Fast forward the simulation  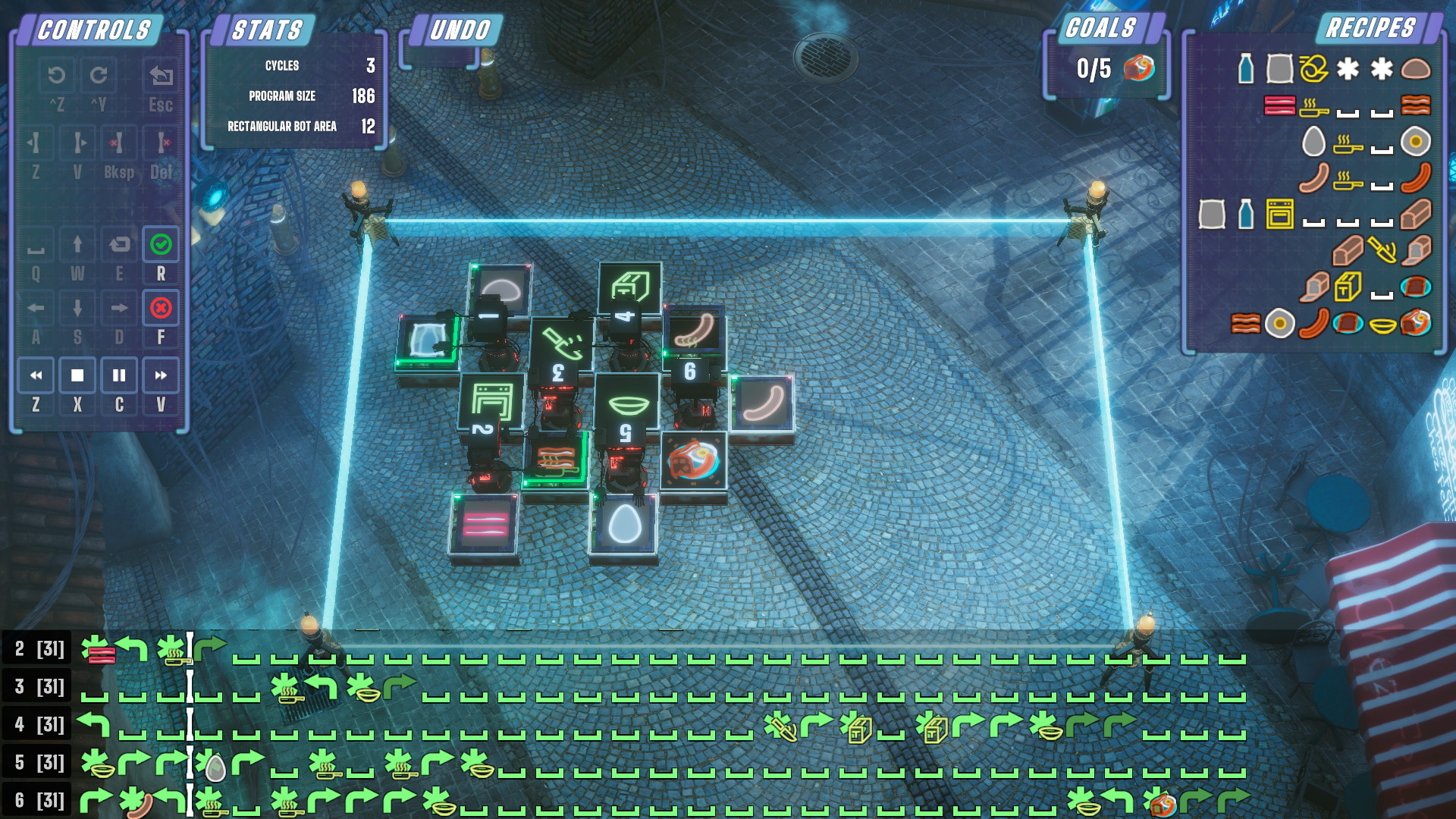click(x=161, y=375)
